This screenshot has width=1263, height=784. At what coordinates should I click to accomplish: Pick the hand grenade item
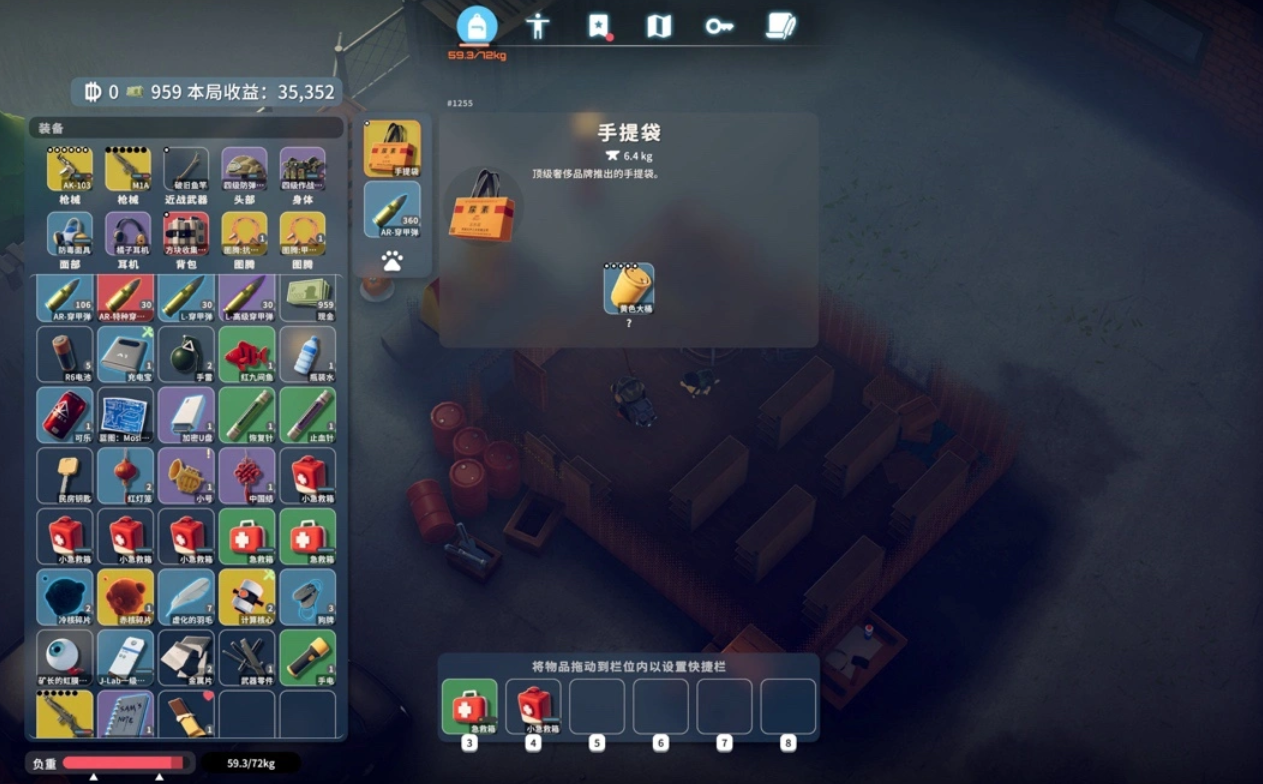[186, 355]
